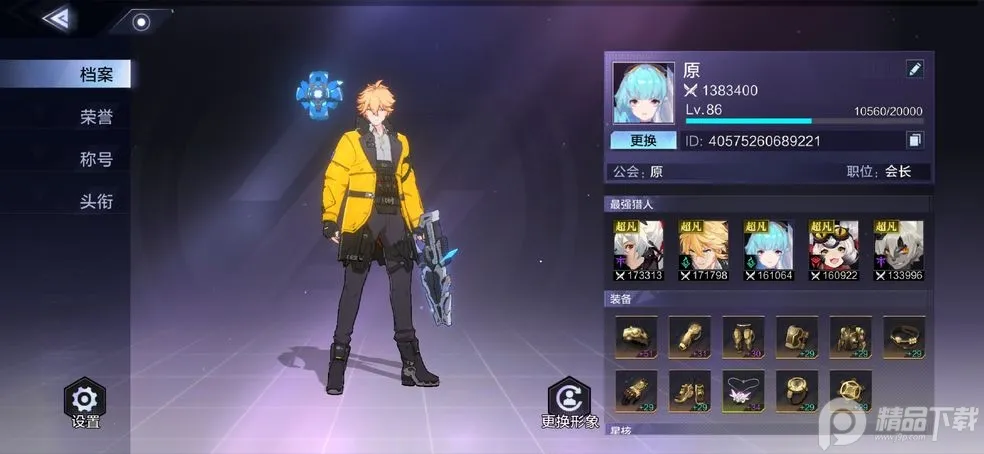Screen dimensions: 984x454
Task: Go back using the top-left arrow
Action: [x=56, y=19]
